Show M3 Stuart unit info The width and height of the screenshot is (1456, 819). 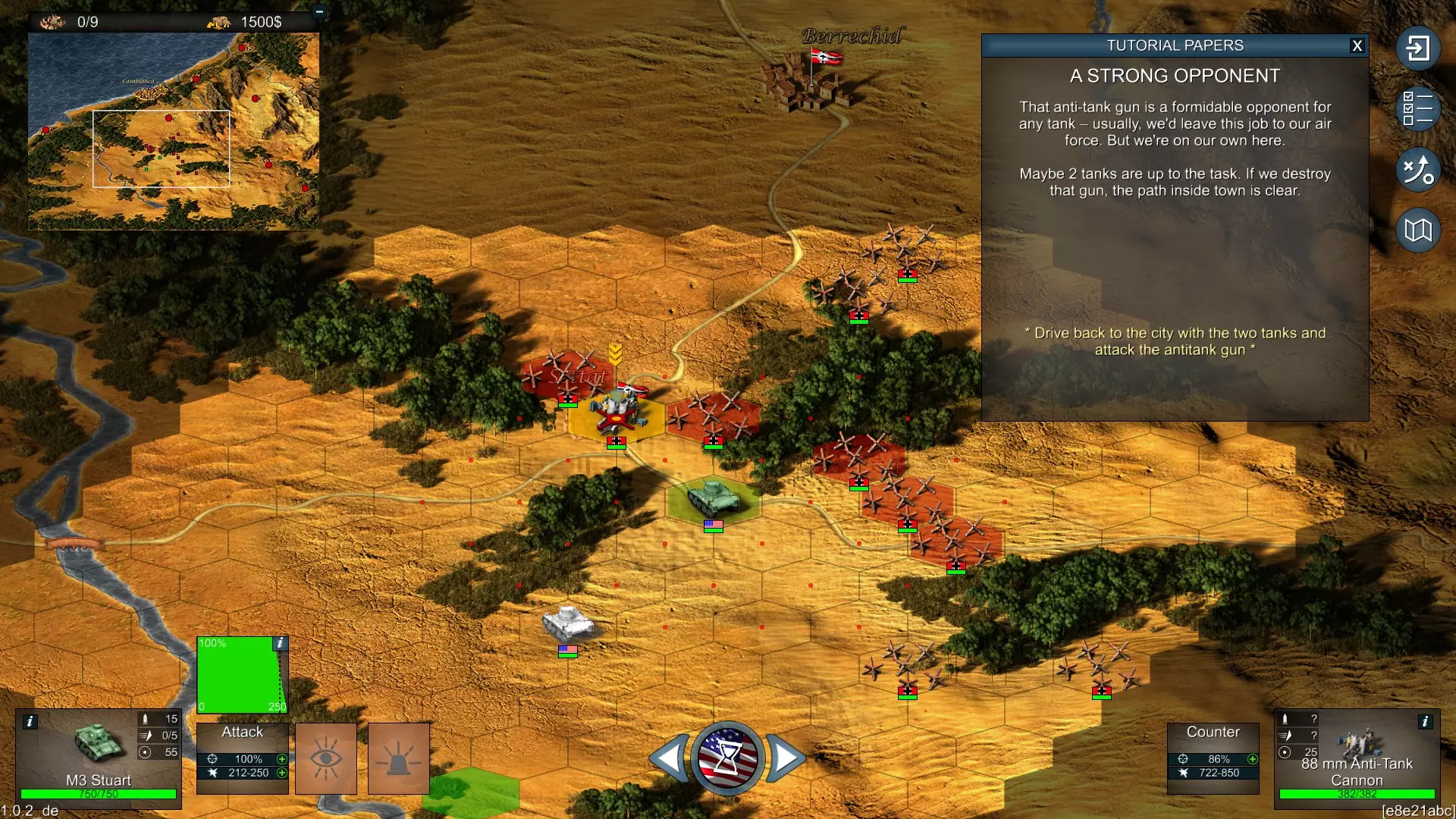[x=30, y=721]
